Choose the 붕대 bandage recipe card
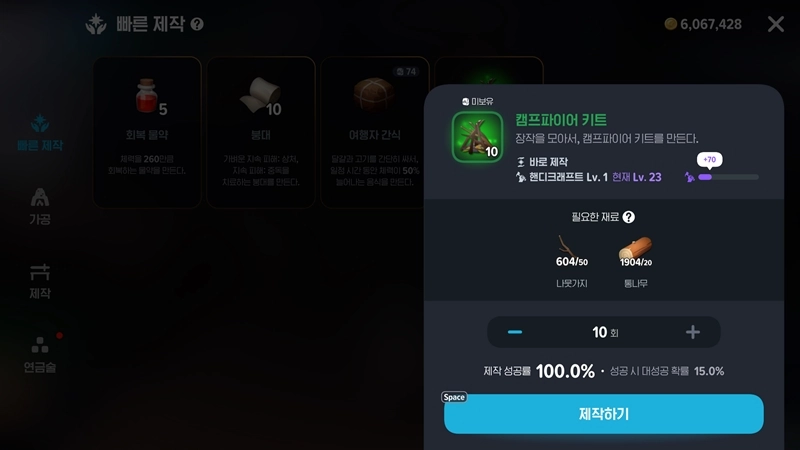 (260, 130)
